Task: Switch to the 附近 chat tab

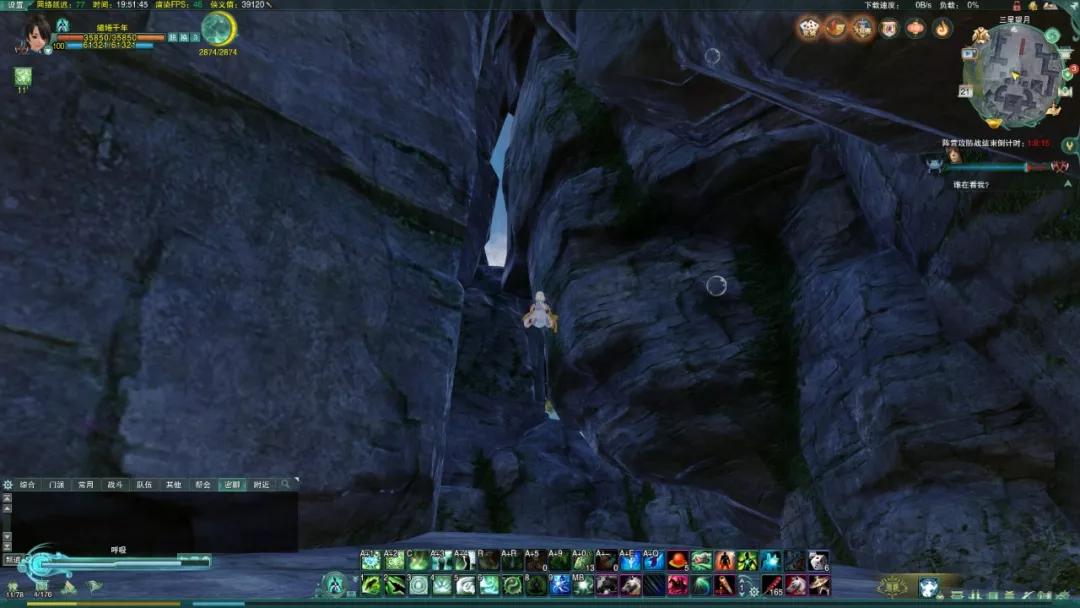Action: pyautogui.click(x=260, y=485)
